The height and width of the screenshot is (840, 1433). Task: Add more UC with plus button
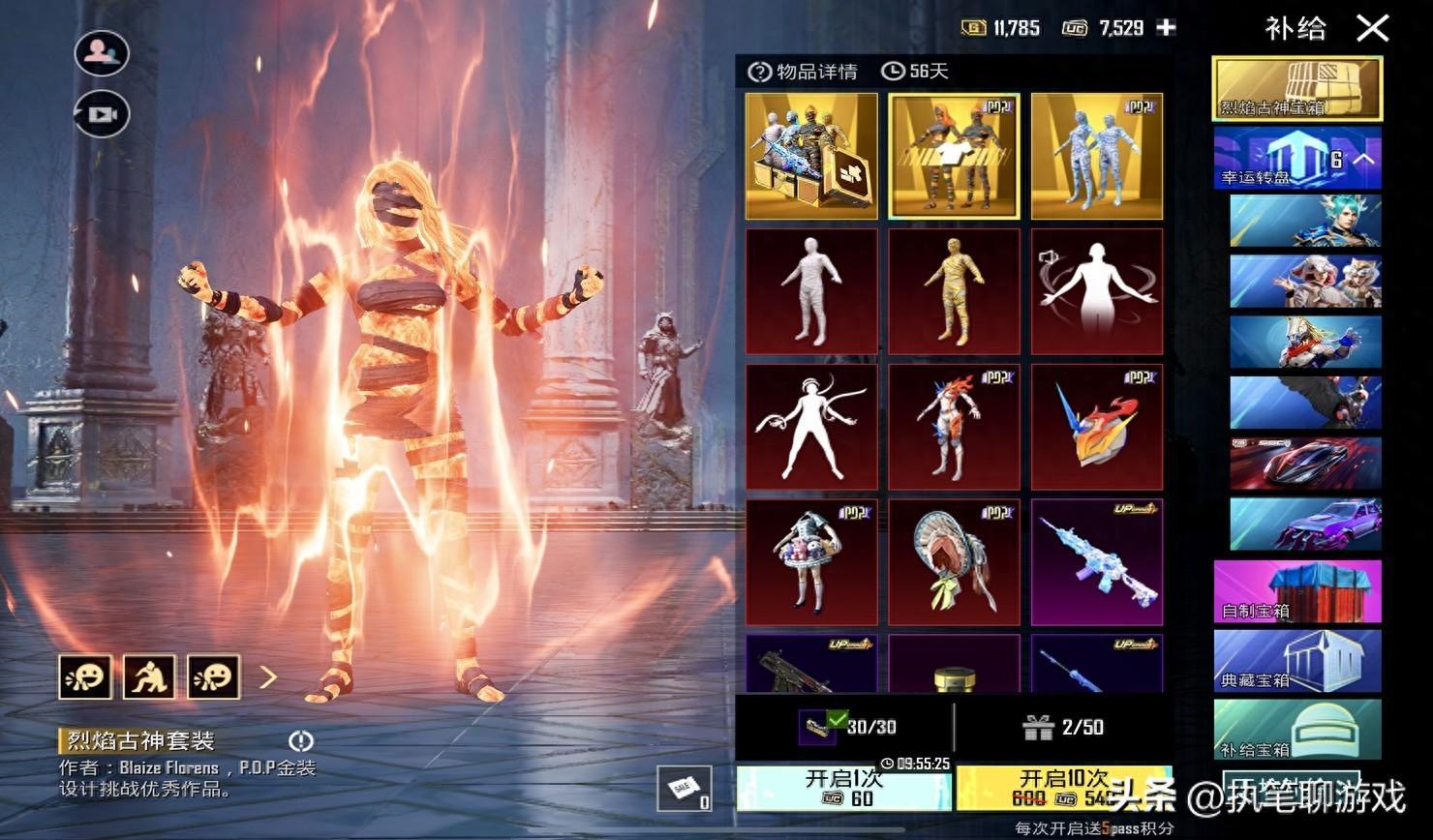click(1167, 28)
